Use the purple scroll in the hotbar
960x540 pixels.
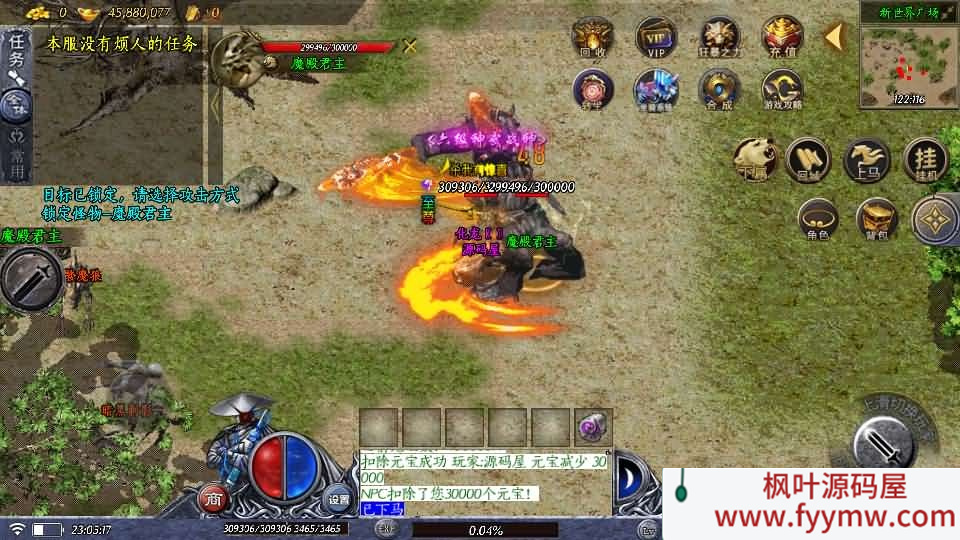[593, 426]
